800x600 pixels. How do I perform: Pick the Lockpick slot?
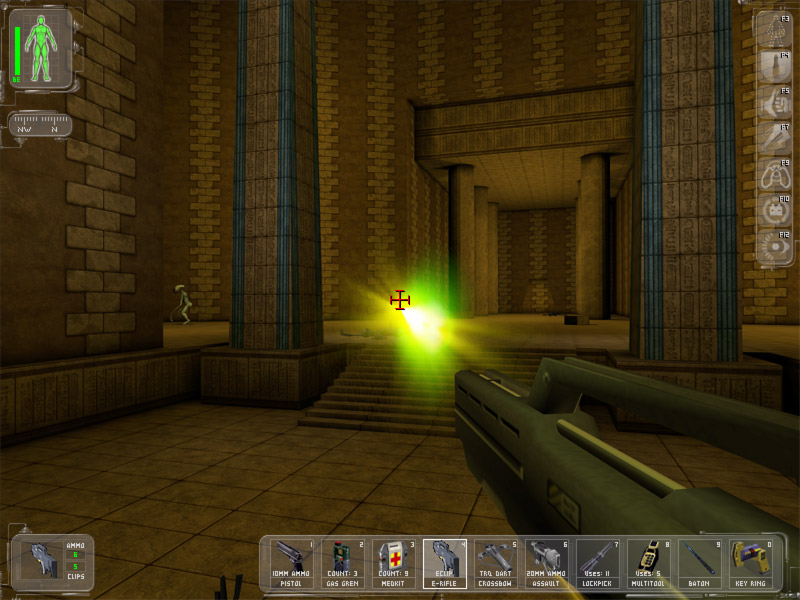click(x=598, y=564)
